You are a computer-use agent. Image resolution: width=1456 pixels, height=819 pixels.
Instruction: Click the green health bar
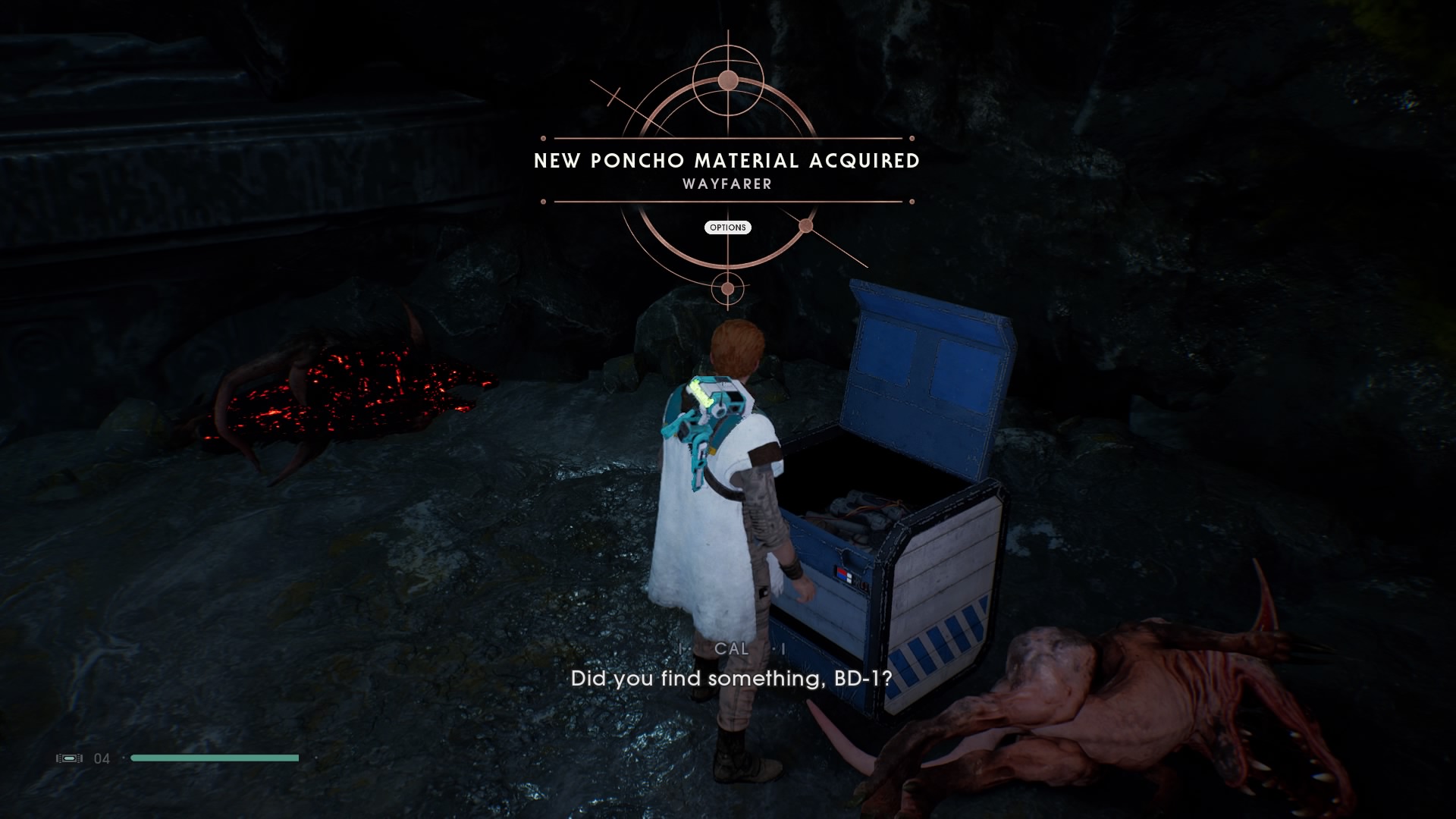pos(215,758)
